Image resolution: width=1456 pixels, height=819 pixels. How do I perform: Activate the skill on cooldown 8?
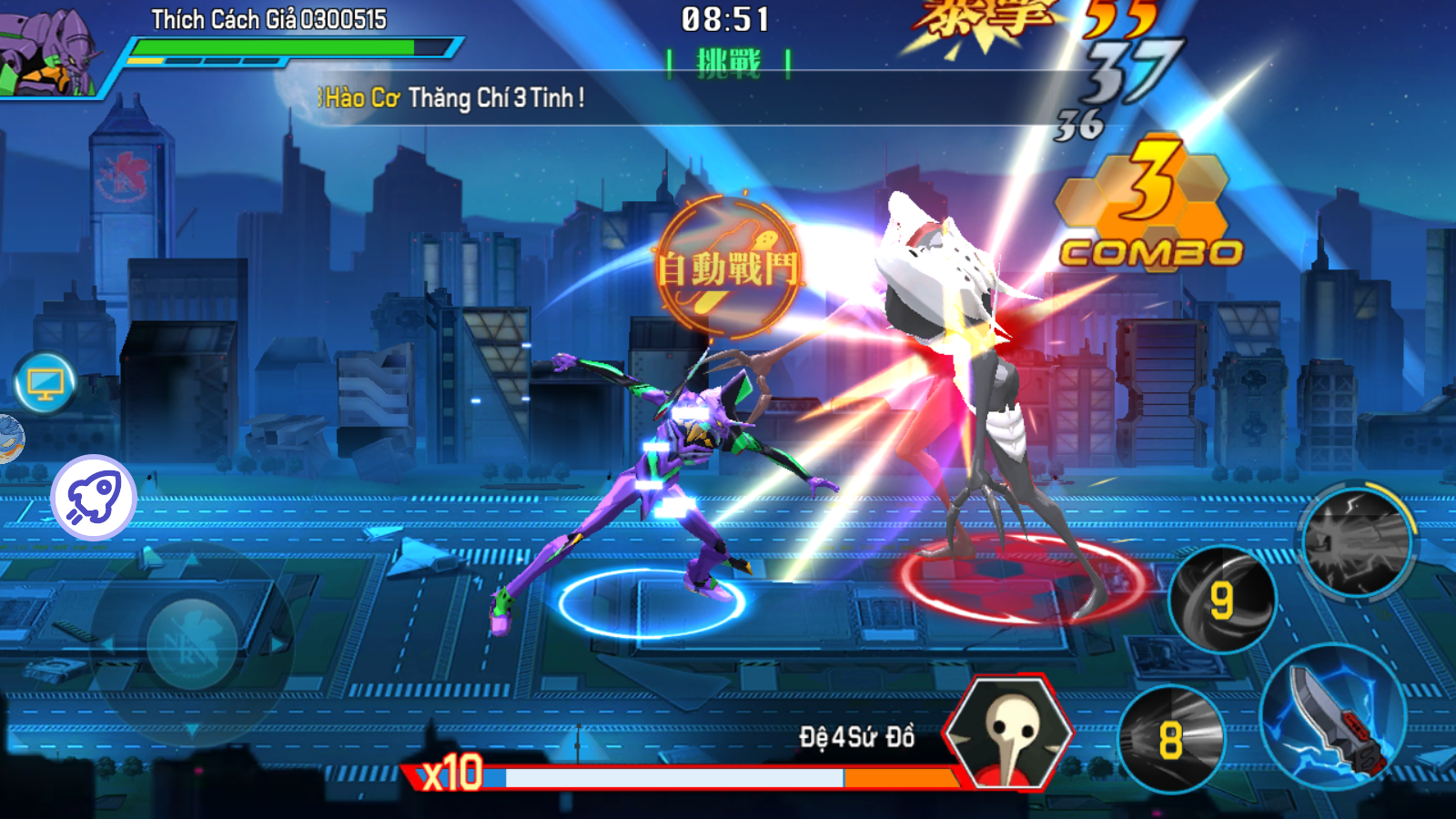[1171, 739]
